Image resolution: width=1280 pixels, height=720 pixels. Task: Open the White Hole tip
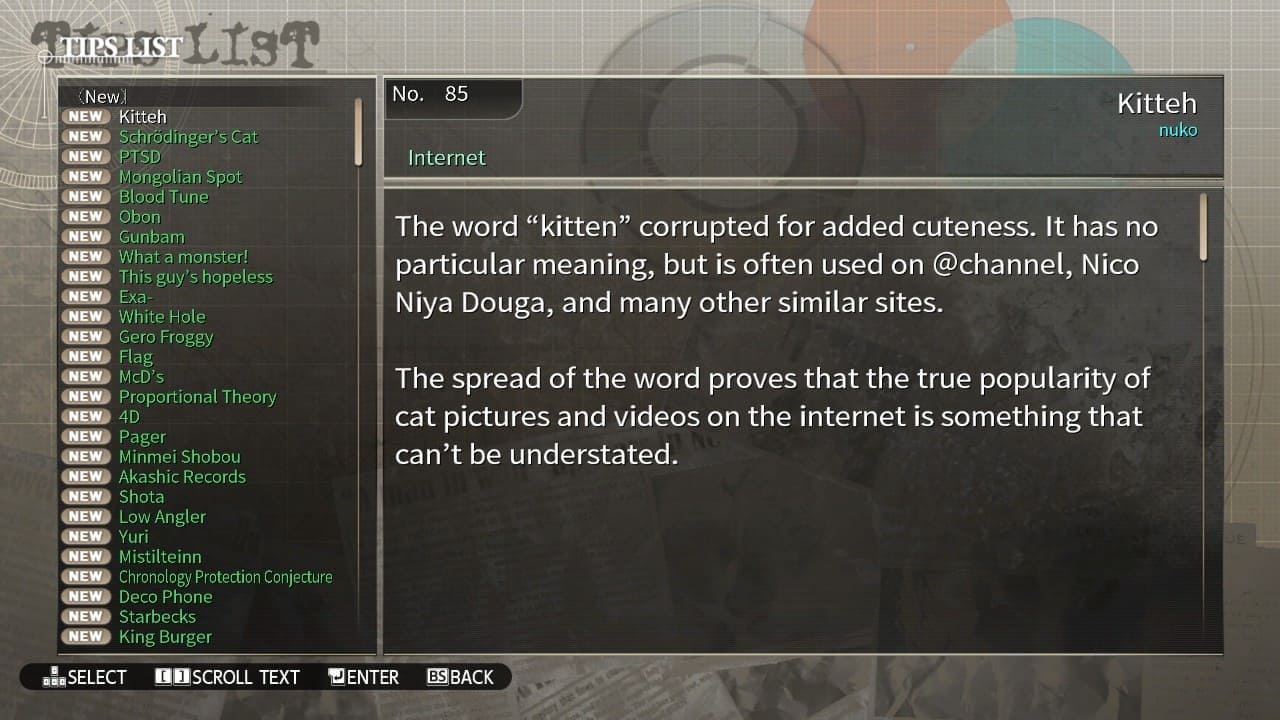162,317
